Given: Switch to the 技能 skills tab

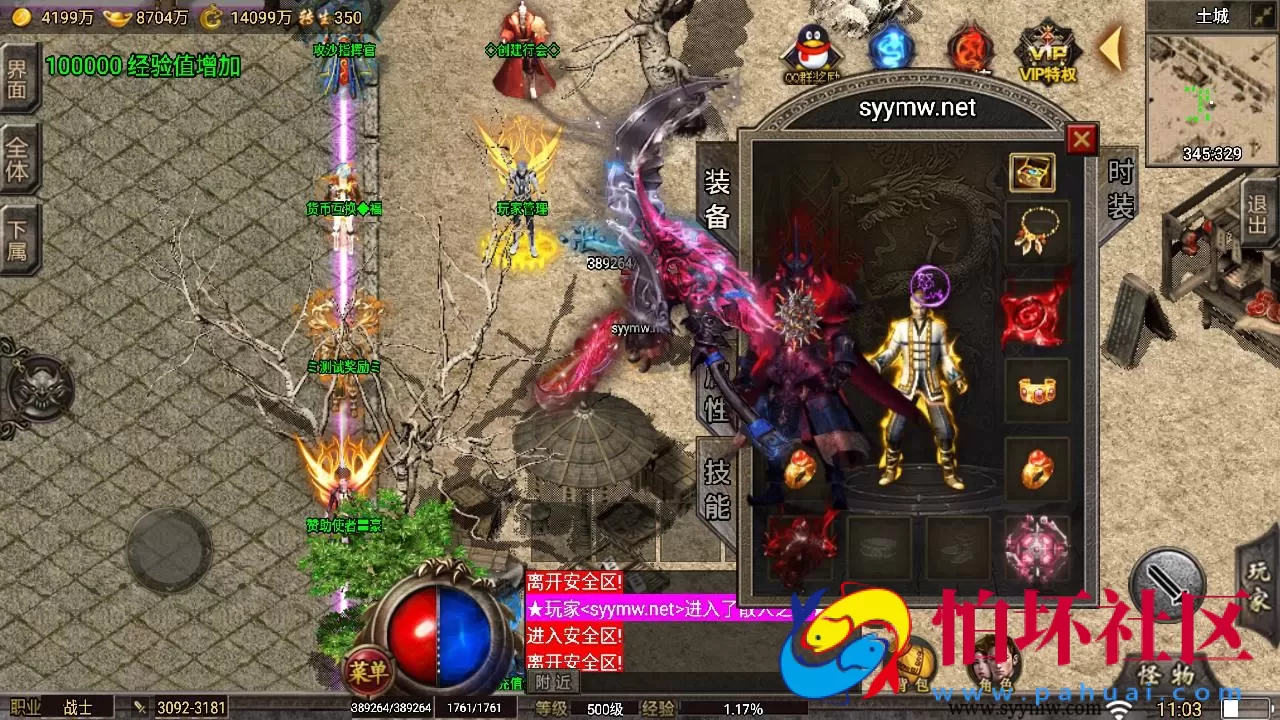Looking at the screenshot, I should (x=718, y=489).
